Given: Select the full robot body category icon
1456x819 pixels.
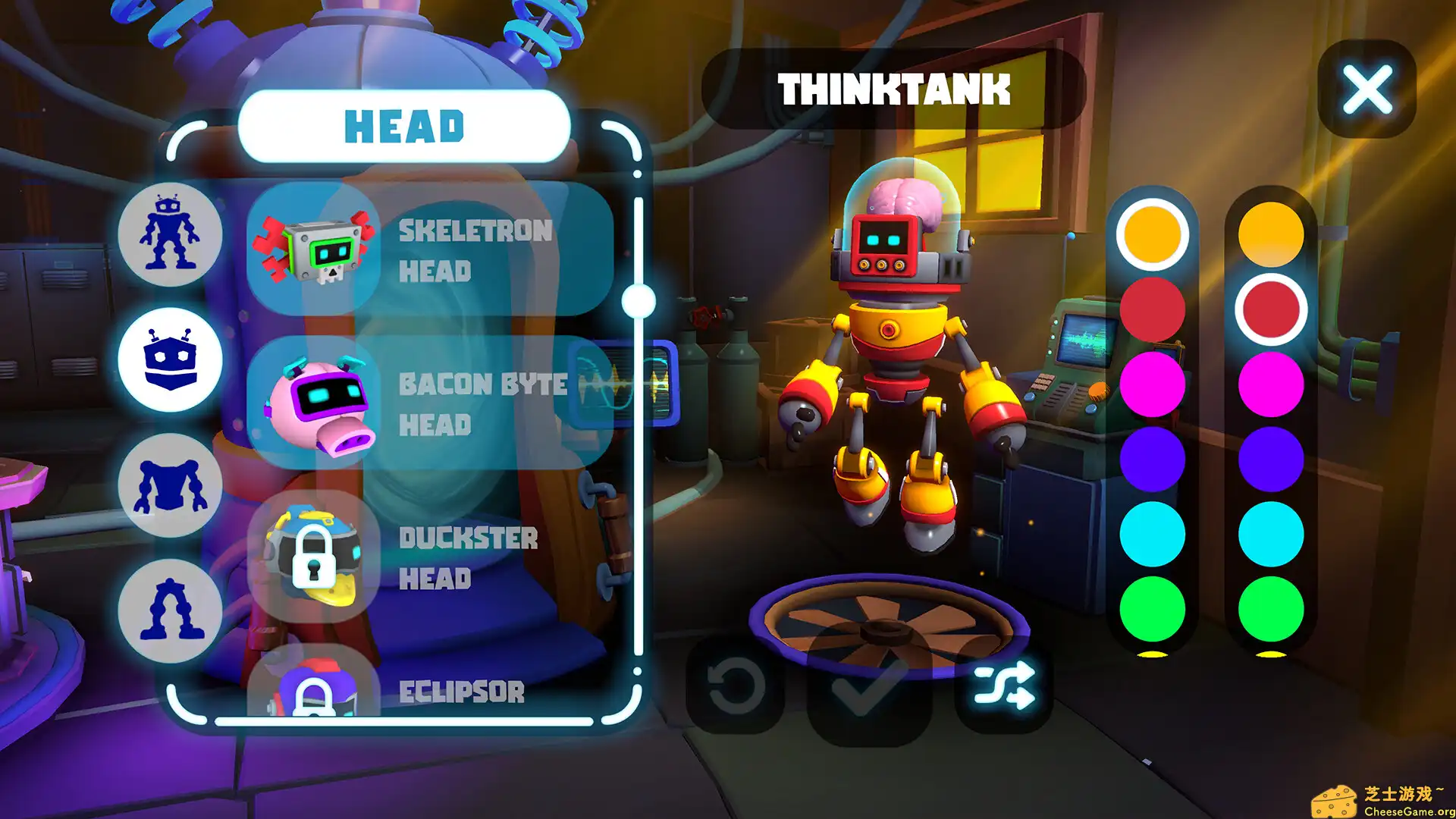Looking at the screenshot, I should click(170, 235).
